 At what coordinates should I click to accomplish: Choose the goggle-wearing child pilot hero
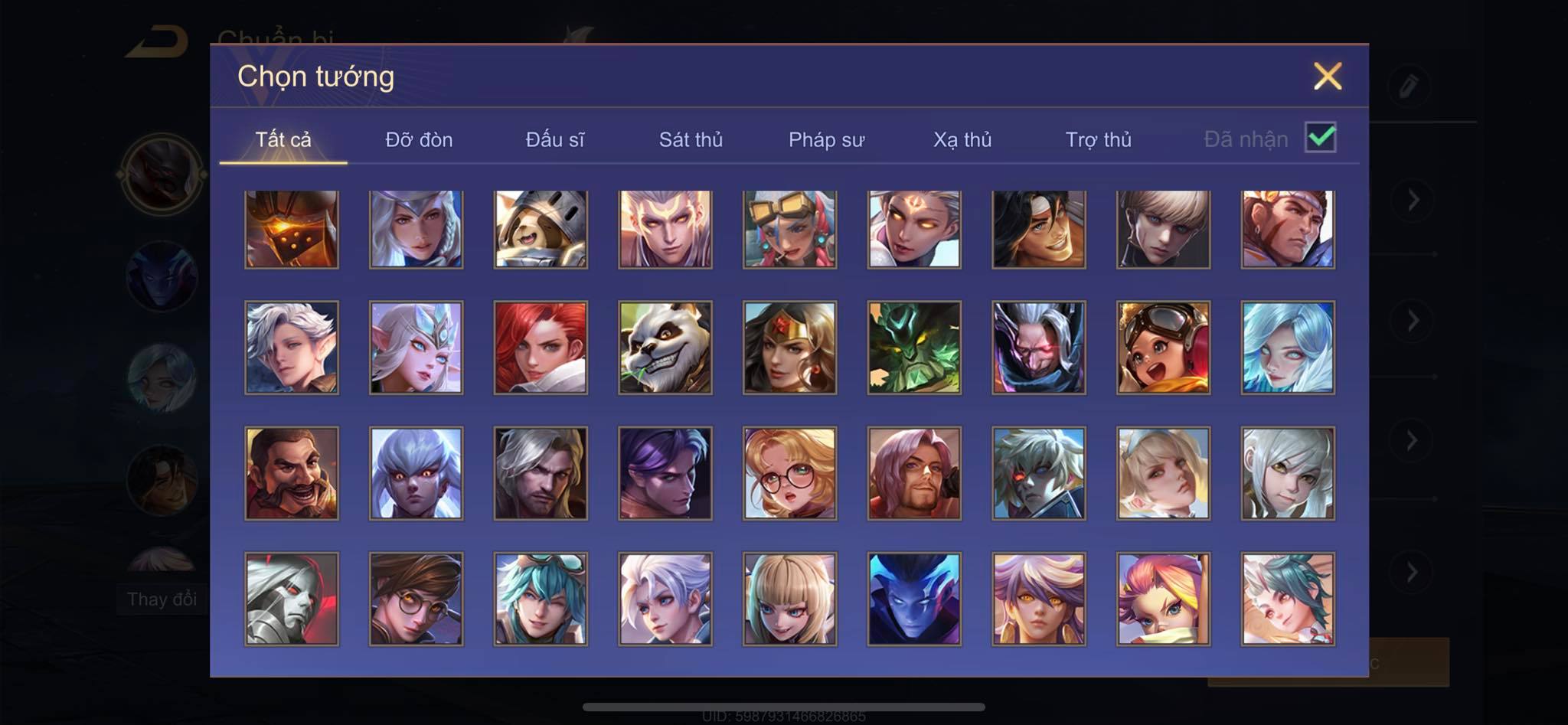[x=1163, y=348]
